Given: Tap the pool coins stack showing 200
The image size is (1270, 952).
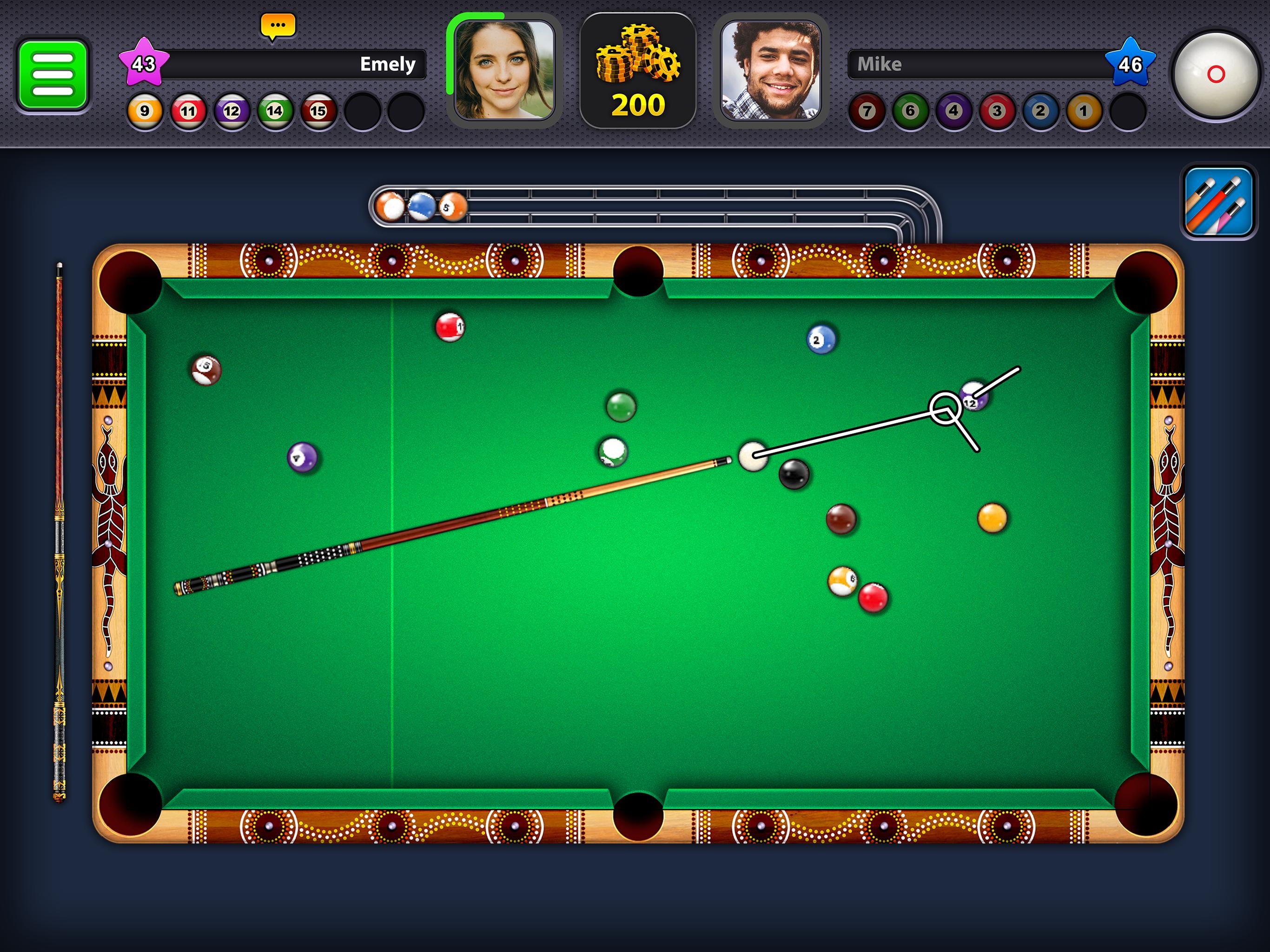Looking at the screenshot, I should coord(639,69).
